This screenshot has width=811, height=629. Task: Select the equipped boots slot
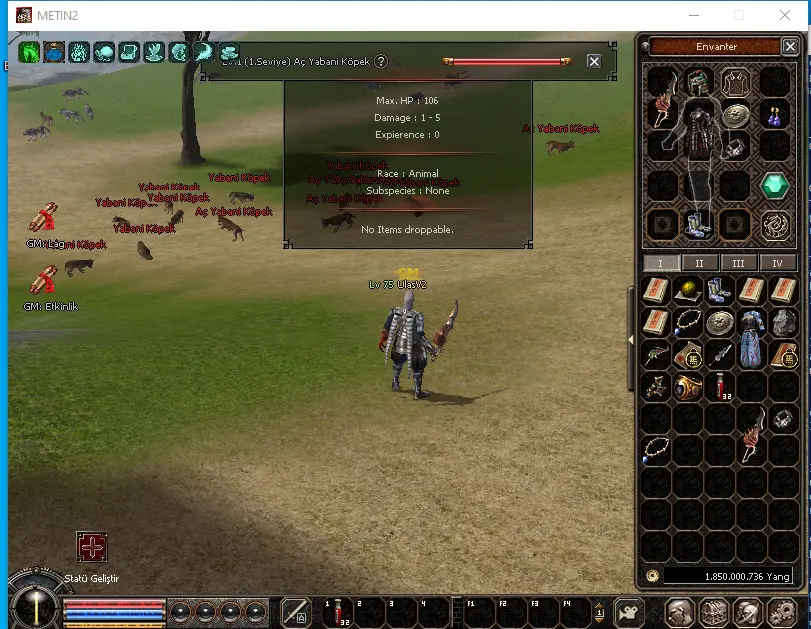click(698, 223)
